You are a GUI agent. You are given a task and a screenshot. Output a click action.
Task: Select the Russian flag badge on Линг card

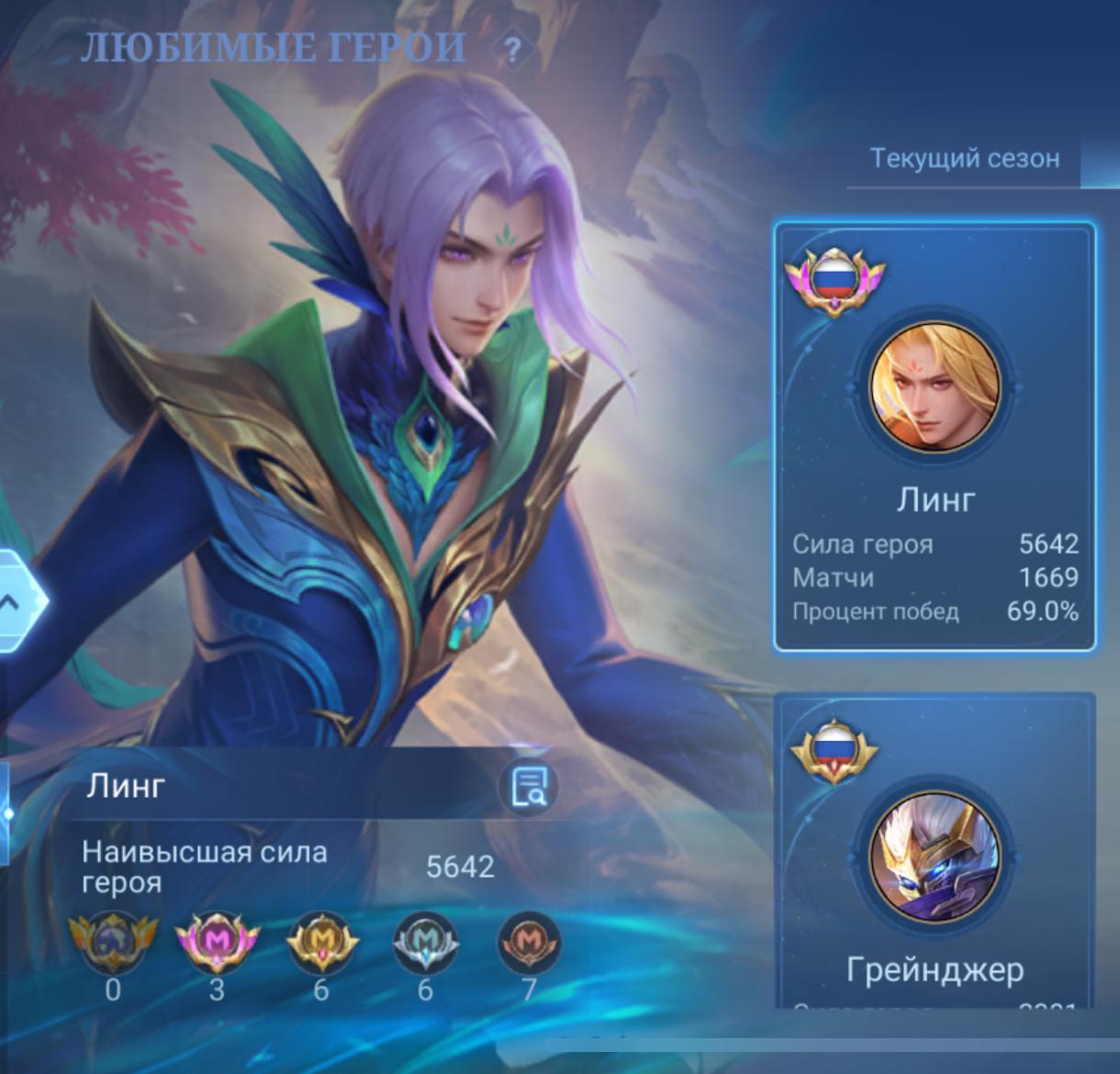834,278
